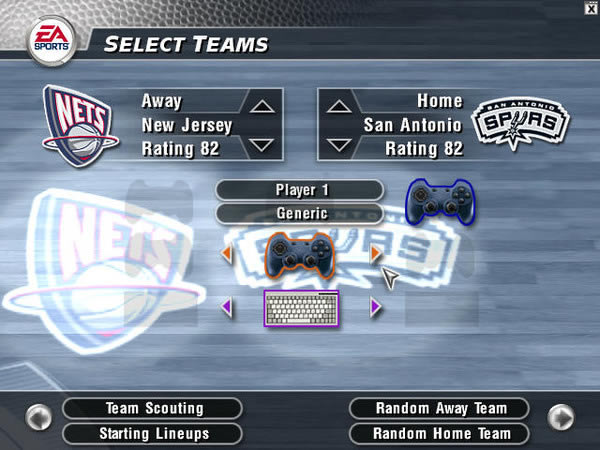The width and height of the screenshot is (600, 450).
Task: Close the game window
Action: (591, 7)
